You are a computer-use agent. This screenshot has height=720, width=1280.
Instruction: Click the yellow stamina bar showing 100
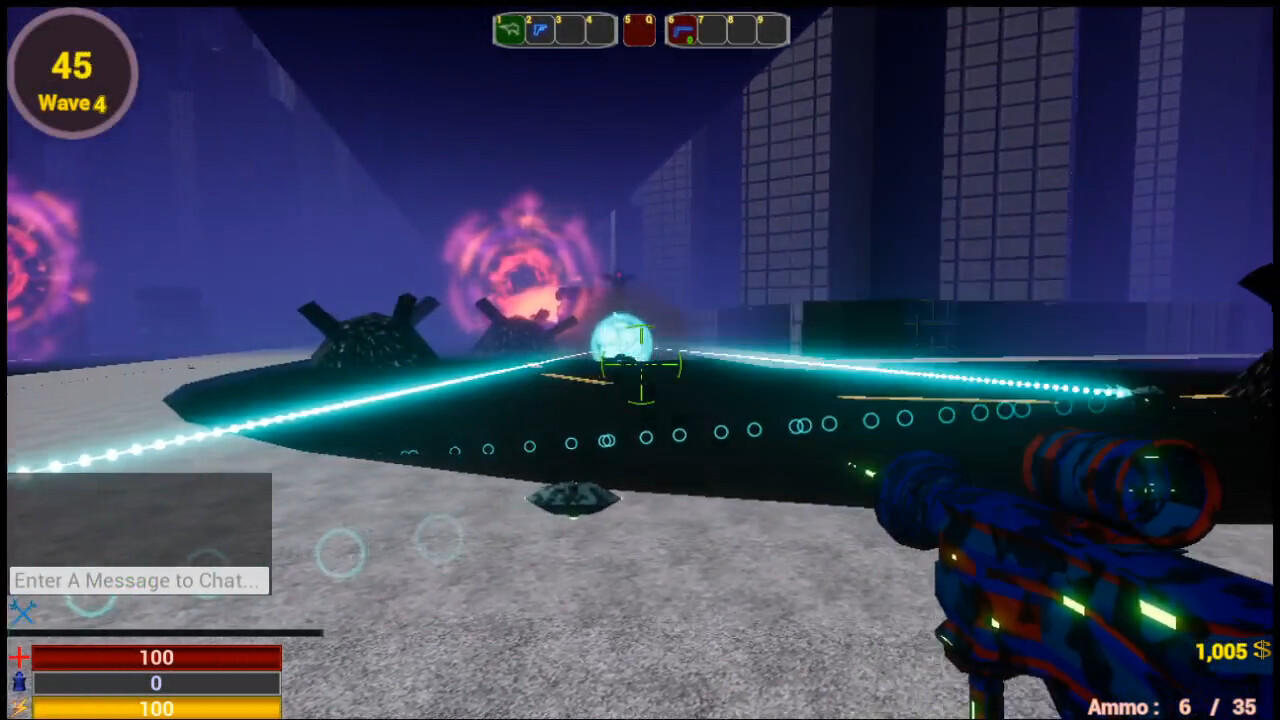pyautogui.click(x=155, y=709)
